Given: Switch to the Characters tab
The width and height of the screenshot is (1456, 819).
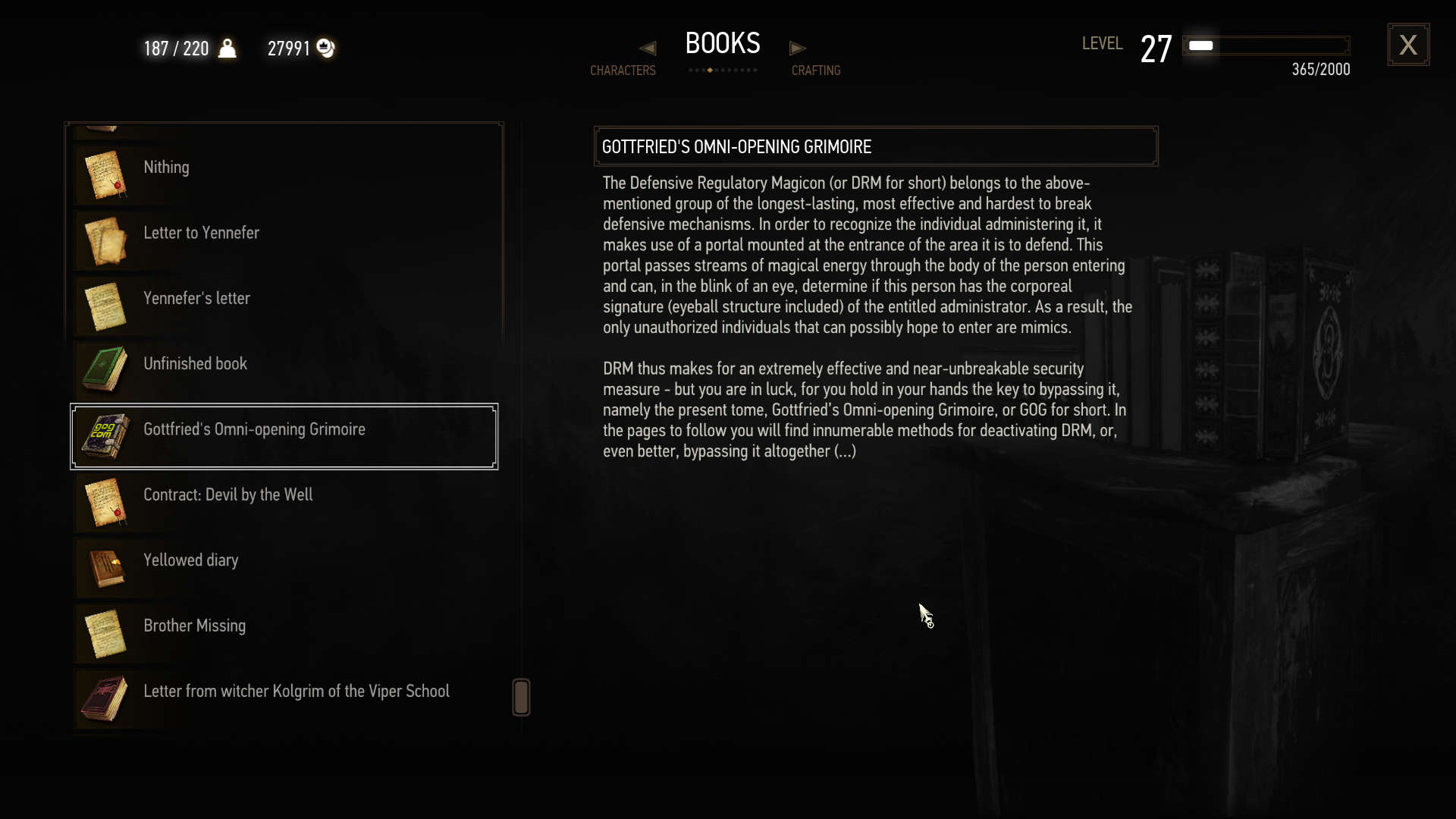Looking at the screenshot, I should coord(623,71).
